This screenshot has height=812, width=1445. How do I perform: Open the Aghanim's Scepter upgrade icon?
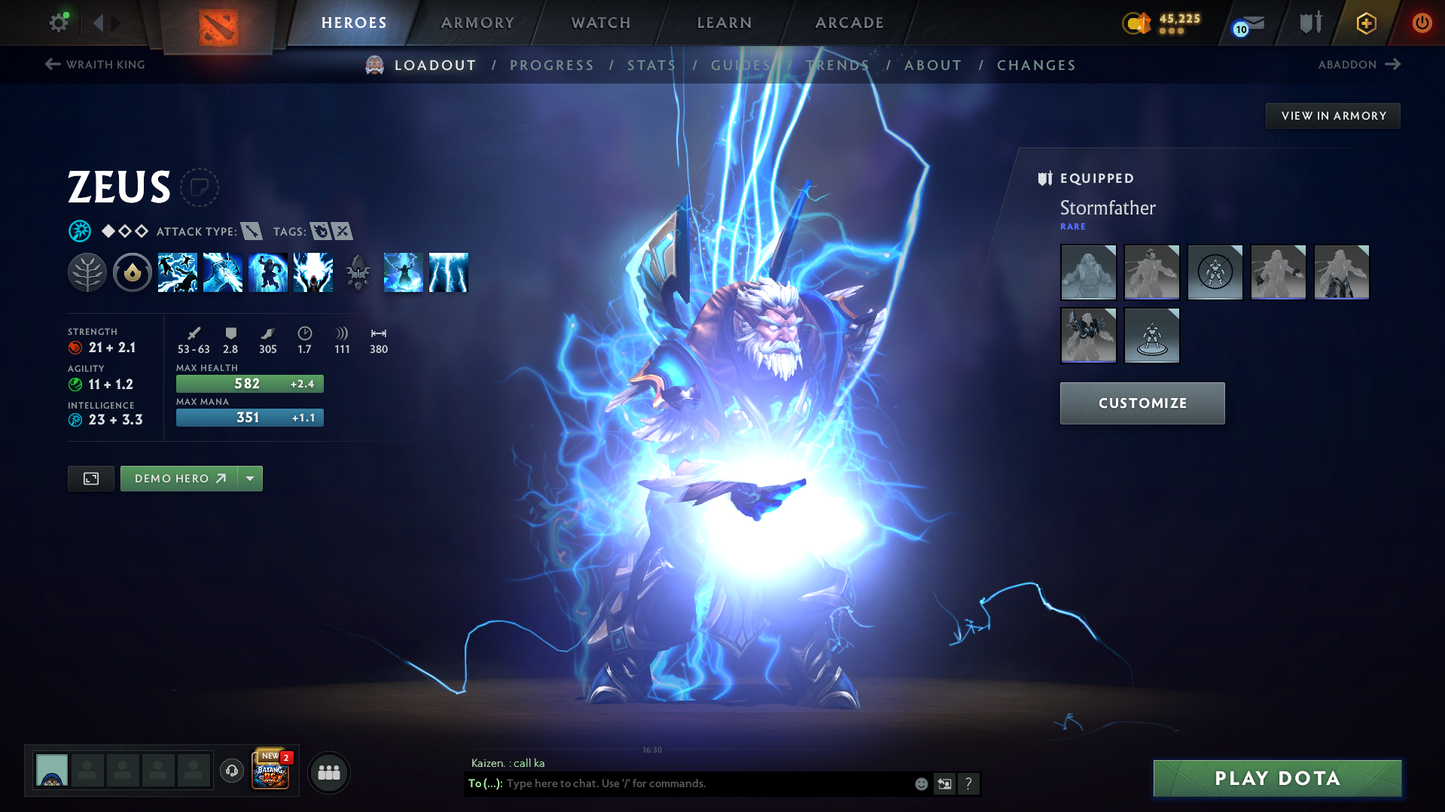357,271
